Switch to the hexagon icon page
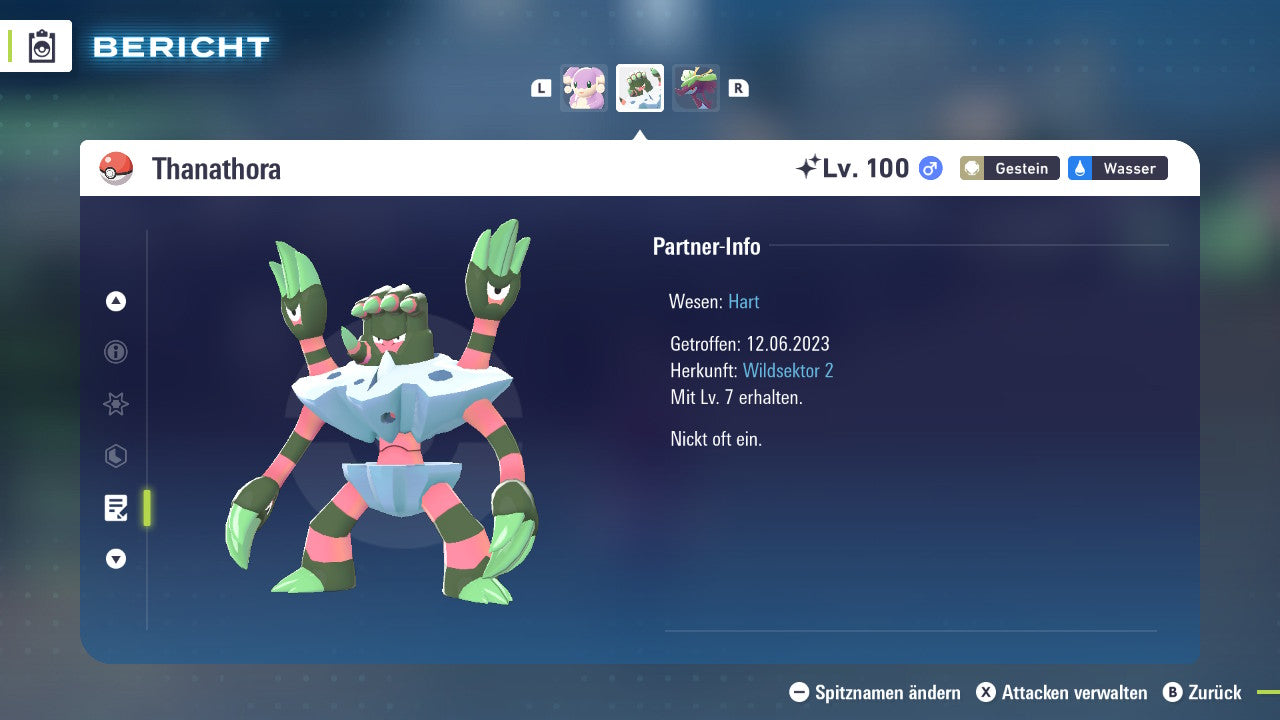 (x=116, y=456)
